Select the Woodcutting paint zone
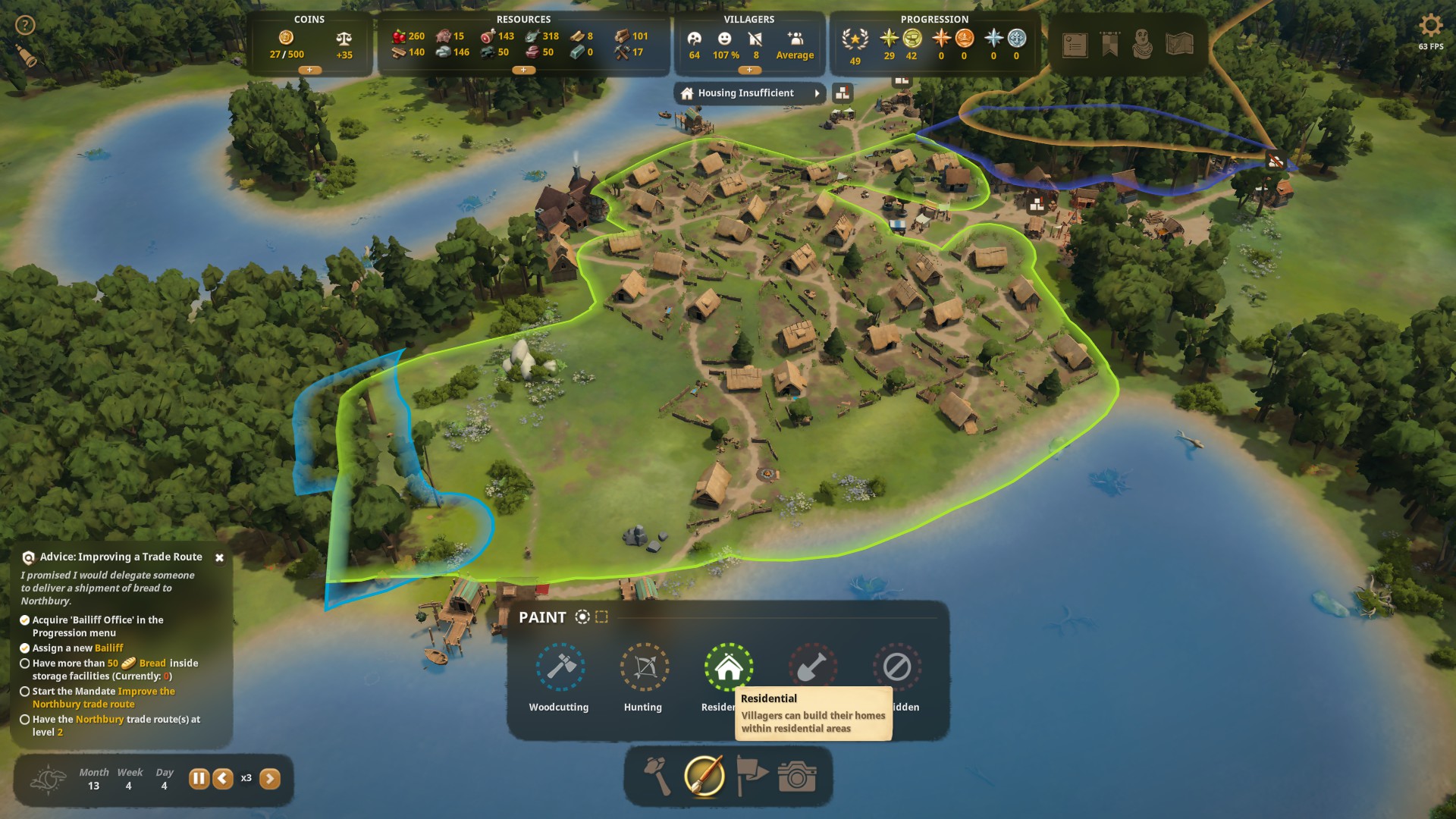This screenshot has width=1456, height=819. pyautogui.click(x=560, y=667)
